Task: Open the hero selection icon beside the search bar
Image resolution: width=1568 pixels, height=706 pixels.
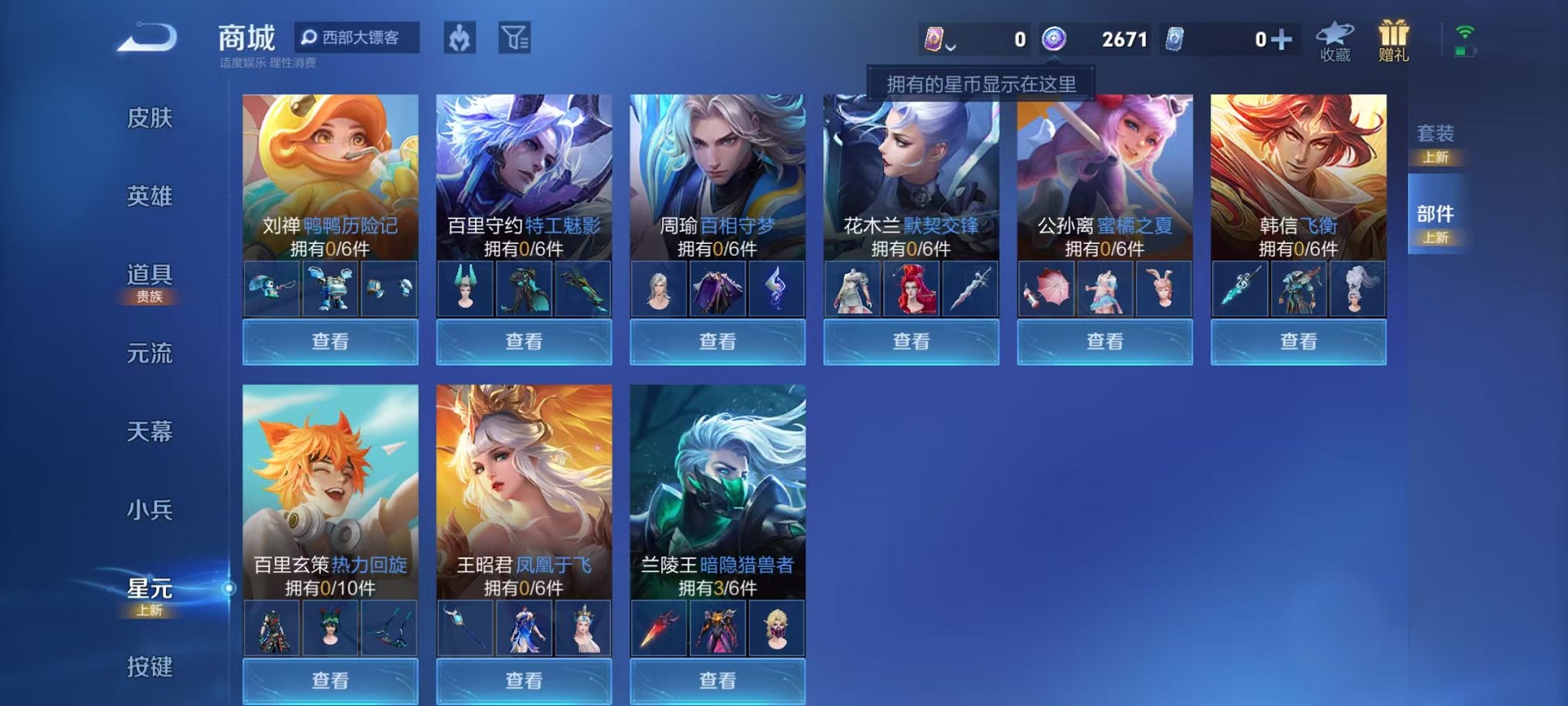Action: 460,37
